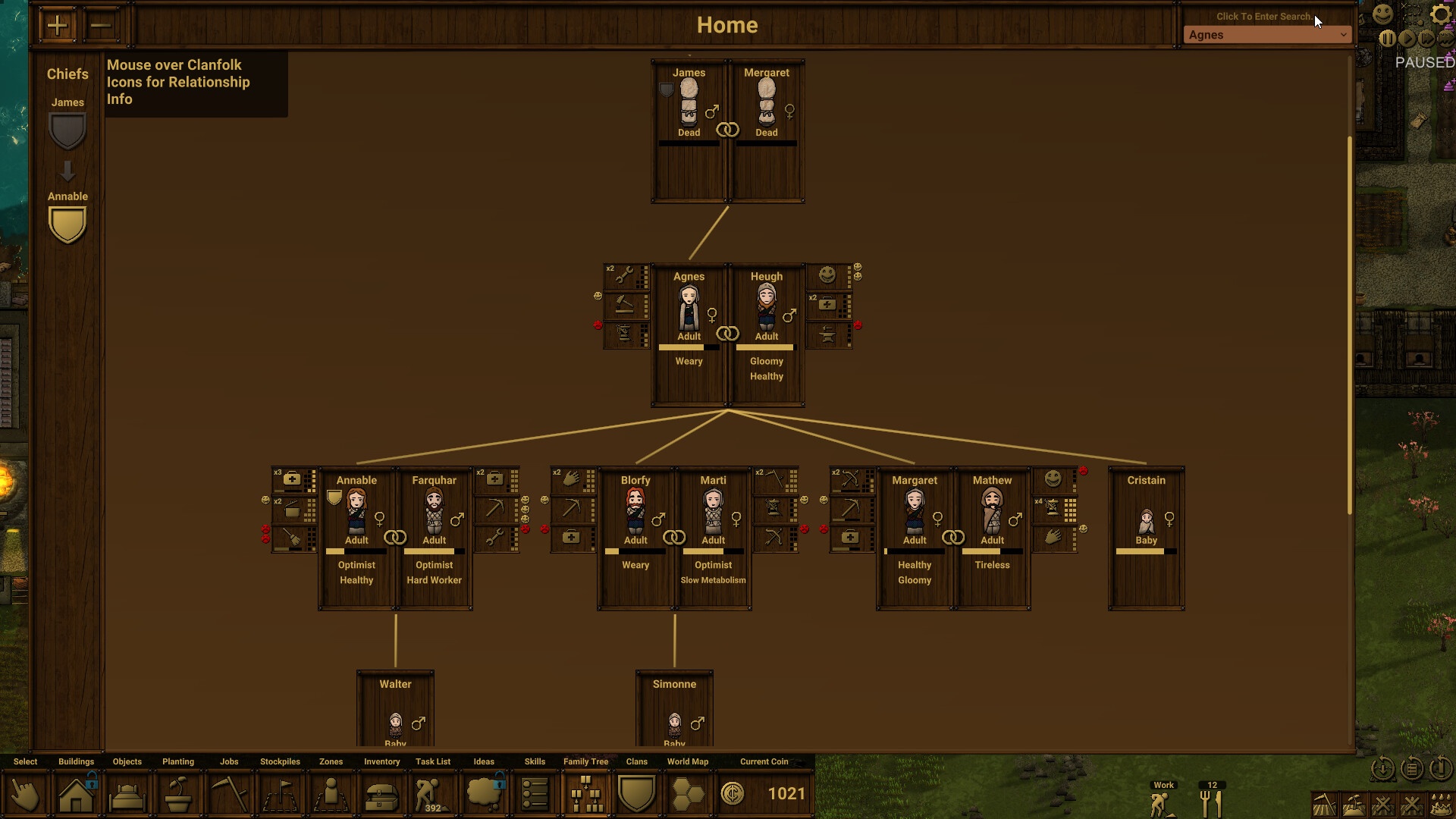The height and width of the screenshot is (819, 1456).
Task: Select chief Annable's gold shield icon
Action: 67,225
